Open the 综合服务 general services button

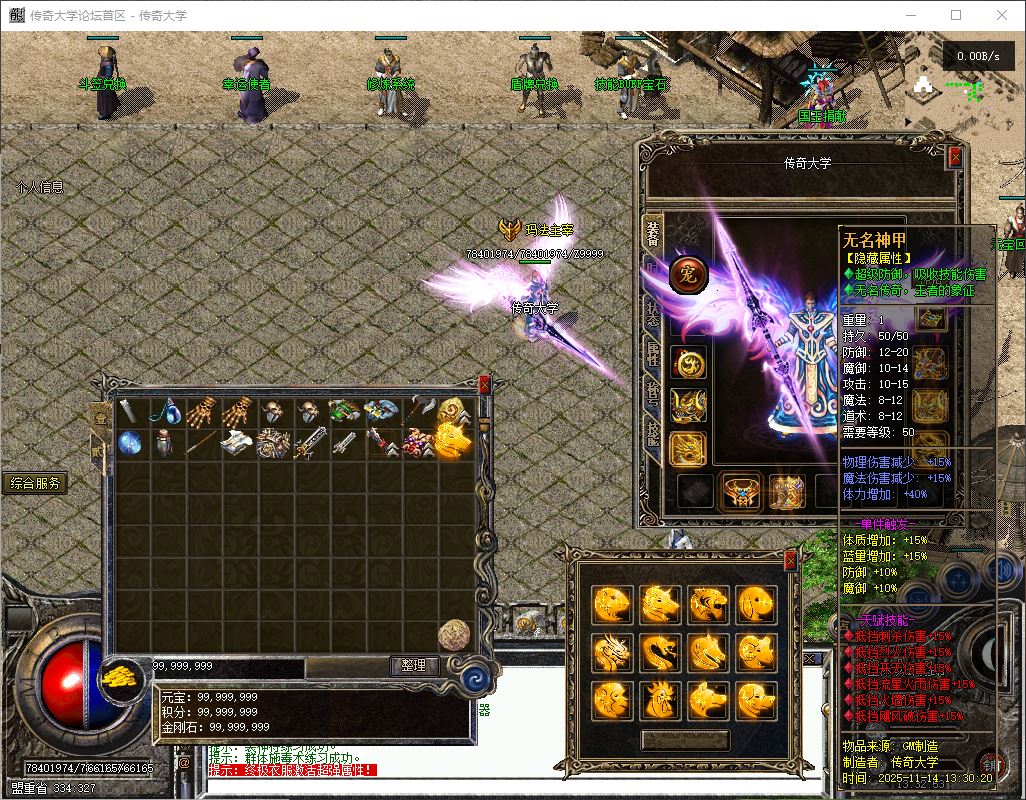pos(35,484)
